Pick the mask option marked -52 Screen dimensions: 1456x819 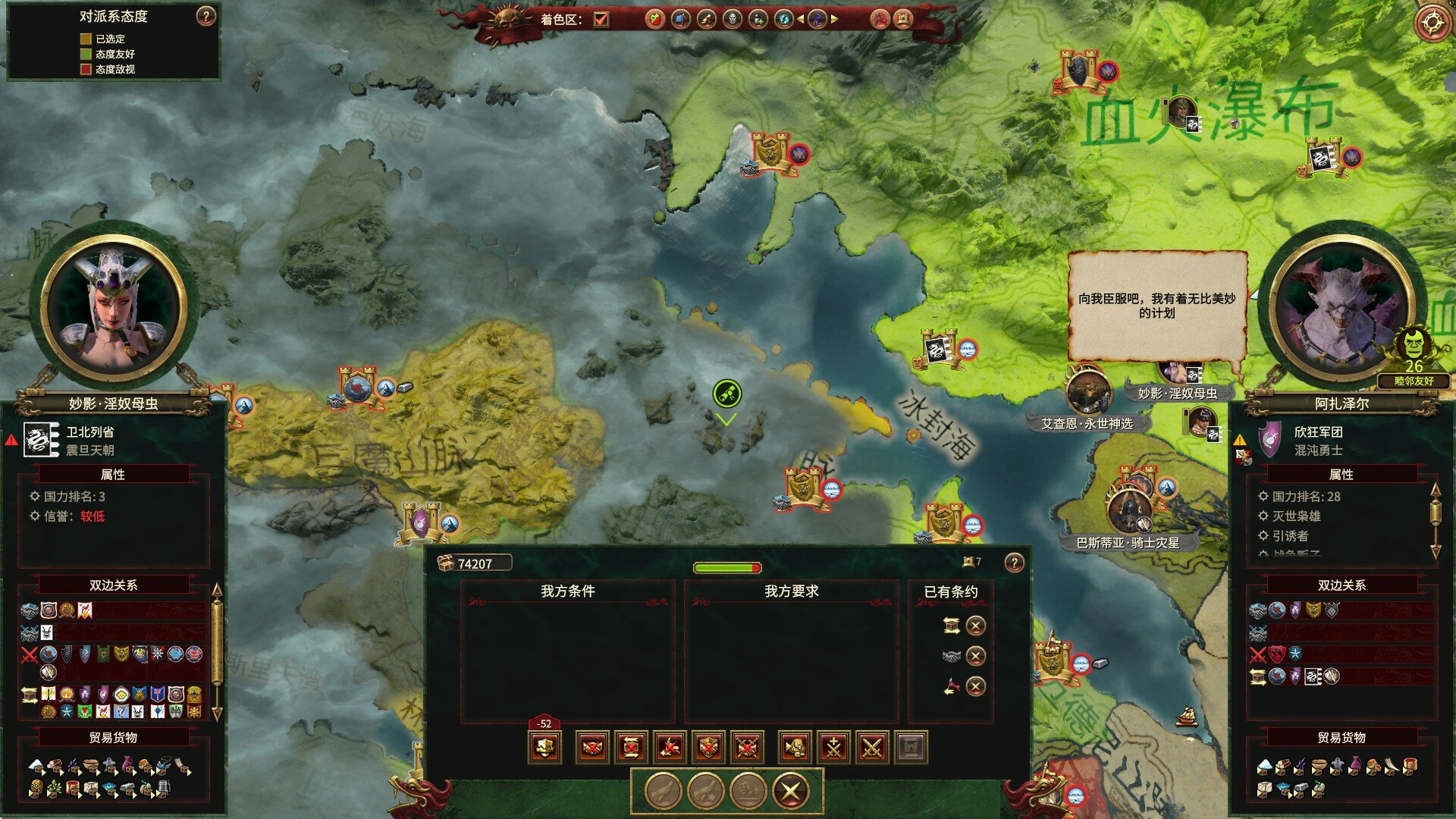544,746
